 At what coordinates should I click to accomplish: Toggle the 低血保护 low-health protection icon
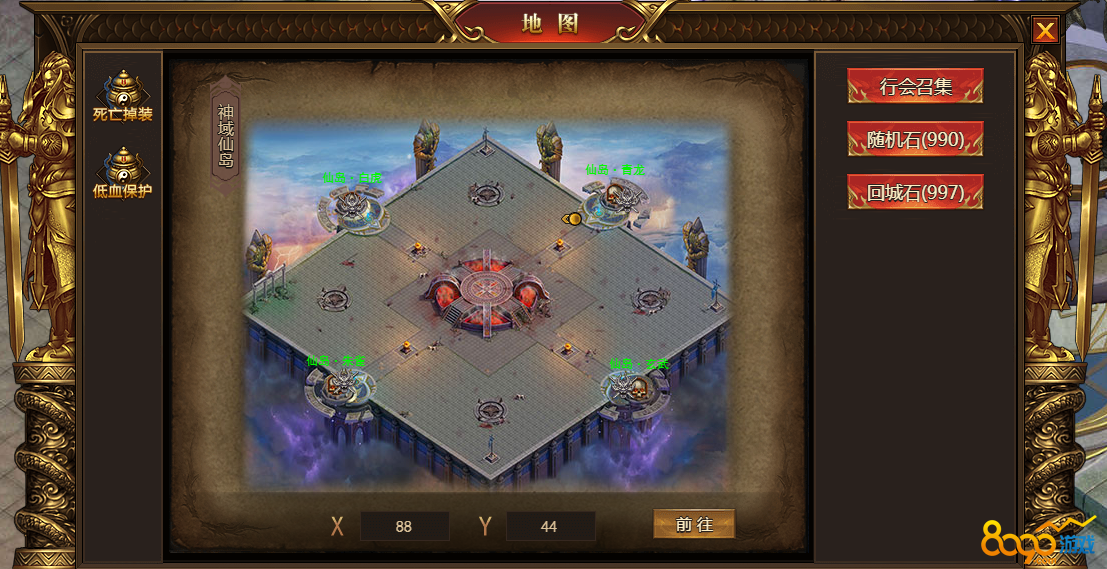122,172
